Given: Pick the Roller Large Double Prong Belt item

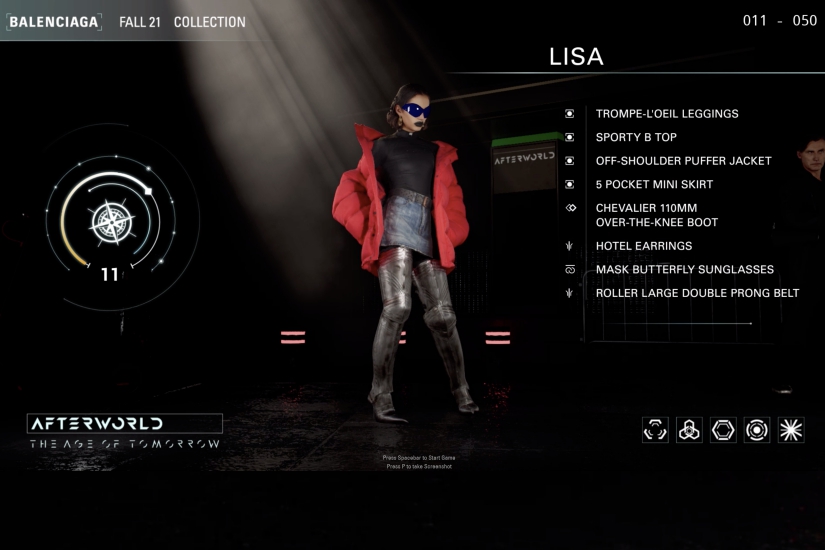Looking at the screenshot, I should tap(697, 294).
